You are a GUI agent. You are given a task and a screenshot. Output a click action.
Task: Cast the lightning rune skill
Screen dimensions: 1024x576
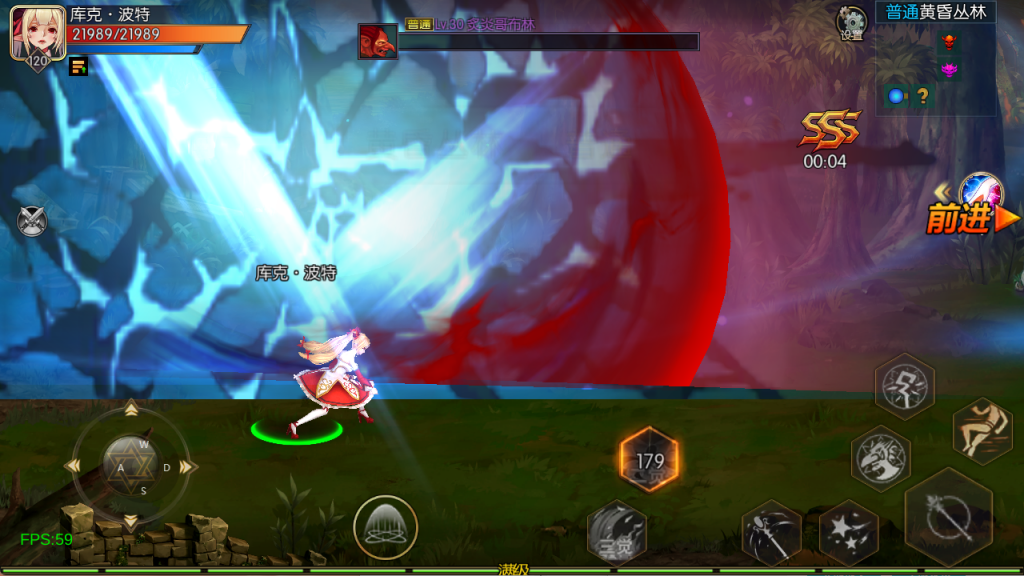(904, 386)
